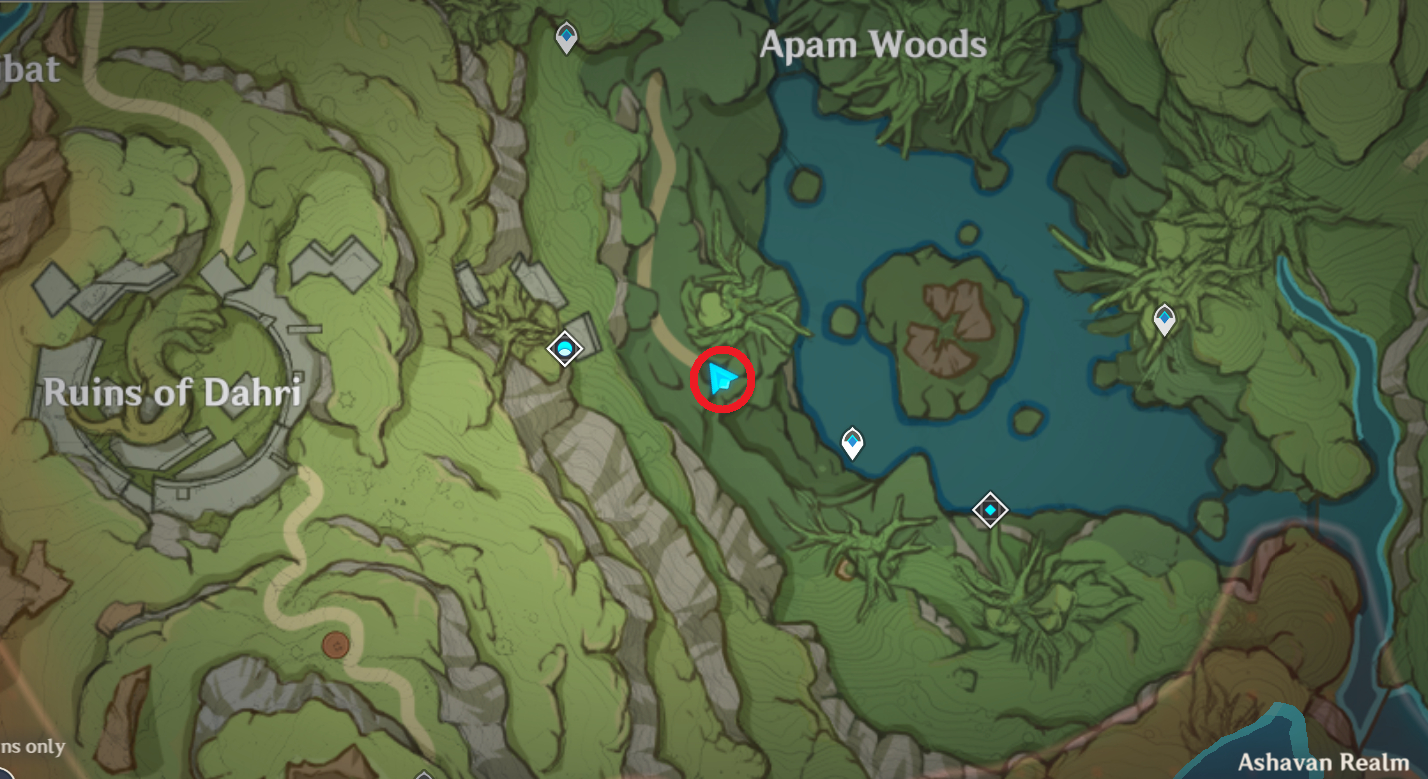Select the blue orb icon inside the diamond waypoint
Viewport: 1428px width, 779px height.
pyautogui.click(x=565, y=349)
